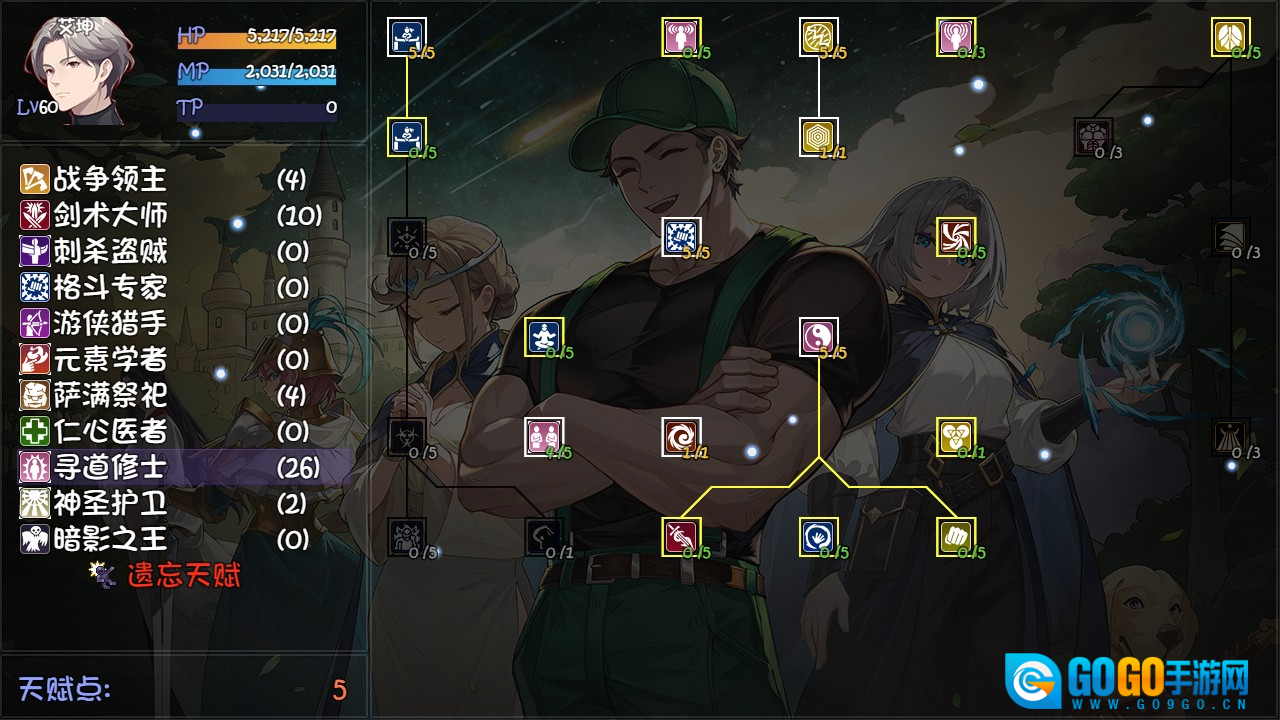Select the blue open-palm talent
The image size is (1280, 720).
tap(819, 537)
